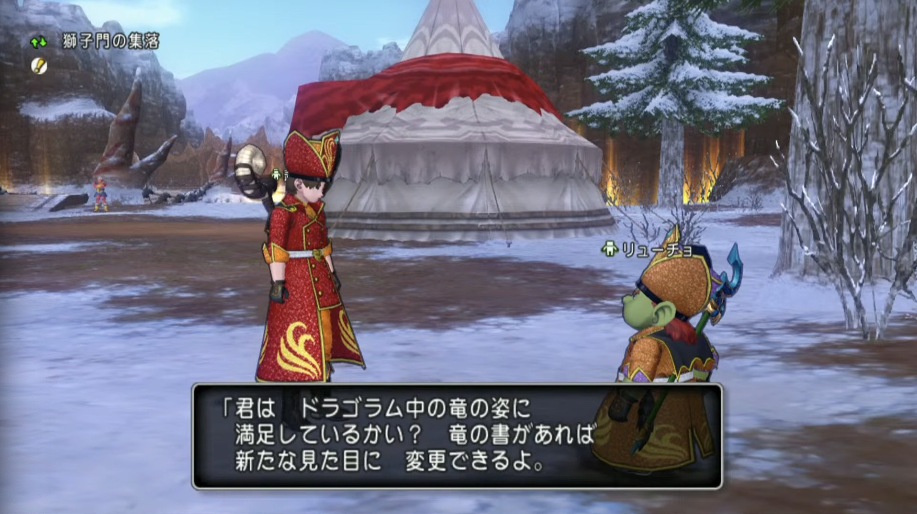Click the 獅子門の集落 location label

110,42
